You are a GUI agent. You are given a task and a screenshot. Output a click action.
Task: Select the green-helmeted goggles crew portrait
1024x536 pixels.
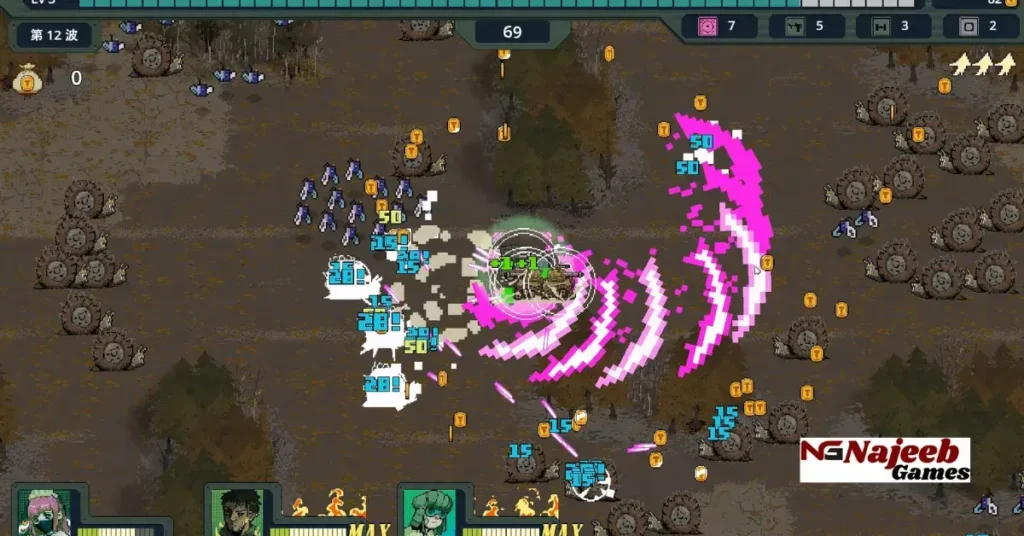click(x=431, y=514)
